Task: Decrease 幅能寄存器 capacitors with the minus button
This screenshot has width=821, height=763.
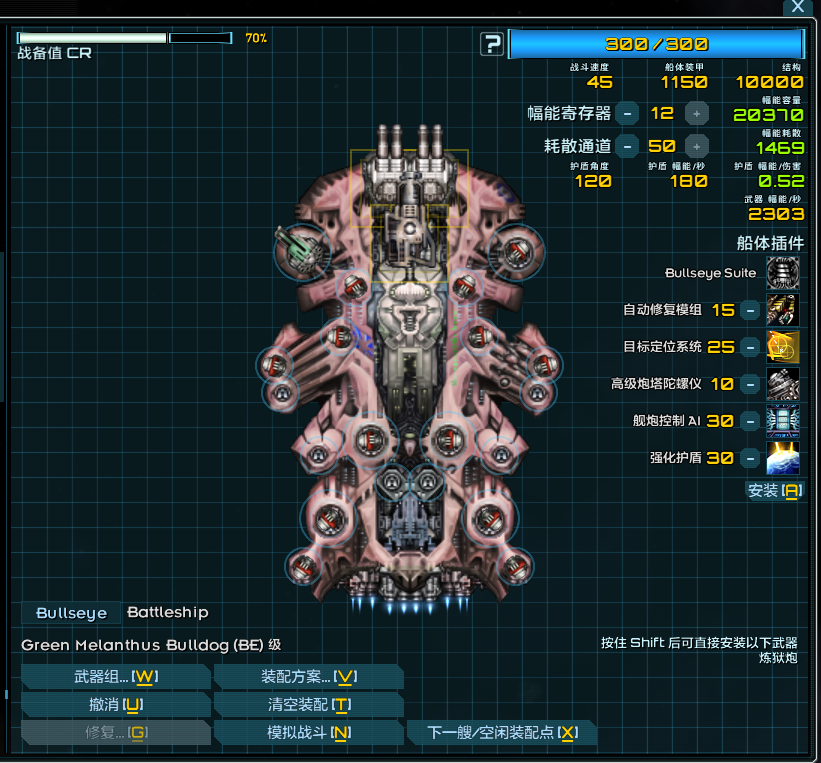Action: click(x=627, y=113)
